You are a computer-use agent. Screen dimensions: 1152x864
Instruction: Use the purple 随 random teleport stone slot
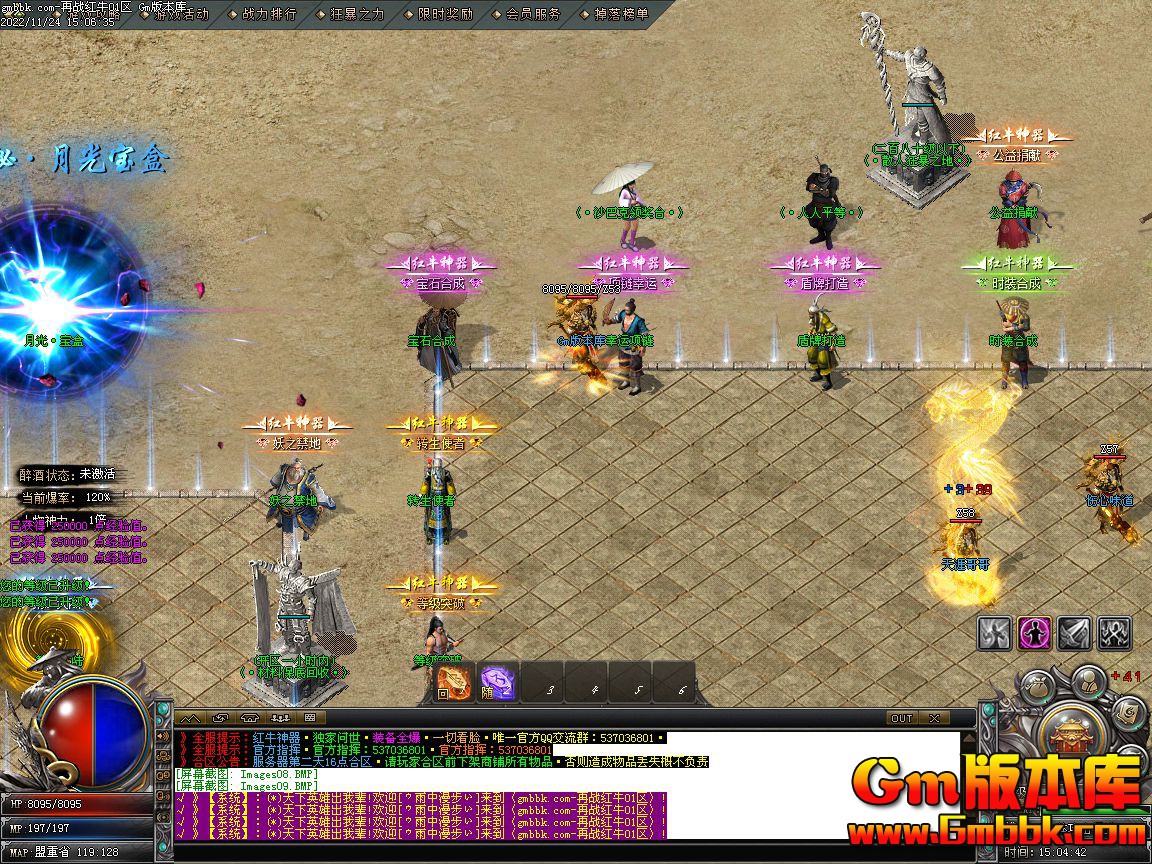[x=497, y=682]
